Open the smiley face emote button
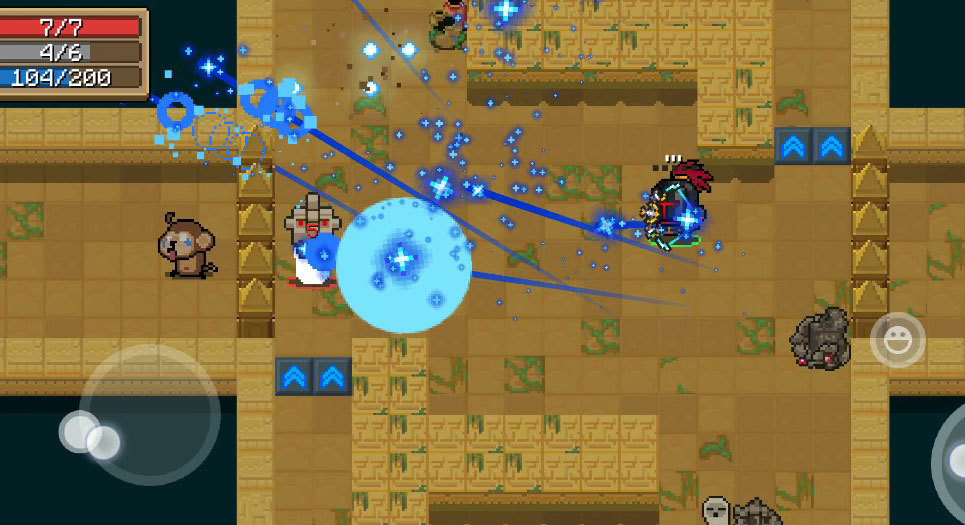 coord(897,341)
